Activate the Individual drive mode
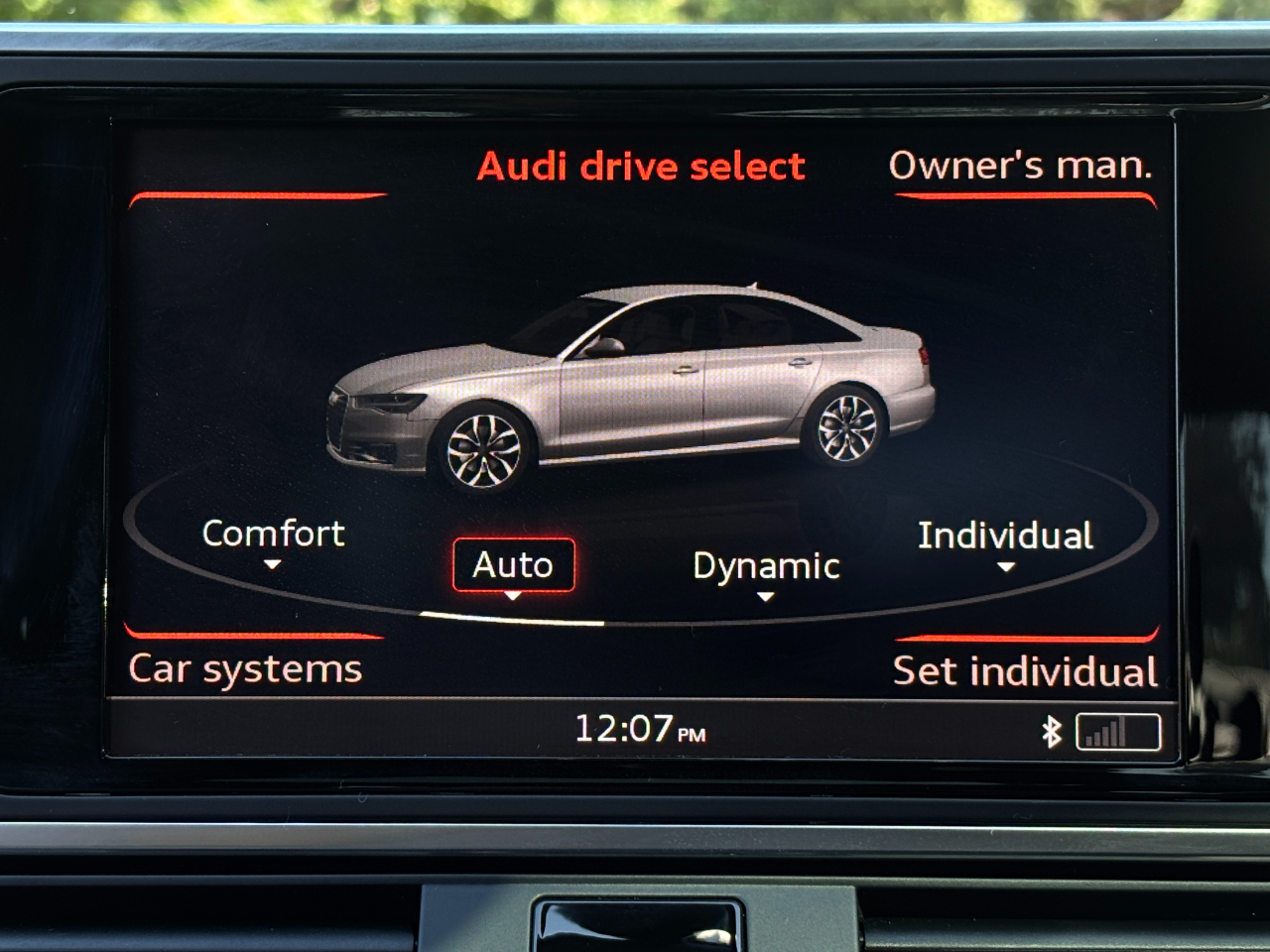The width and height of the screenshot is (1270, 952). pyautogui.click(x=1005, y=536)
